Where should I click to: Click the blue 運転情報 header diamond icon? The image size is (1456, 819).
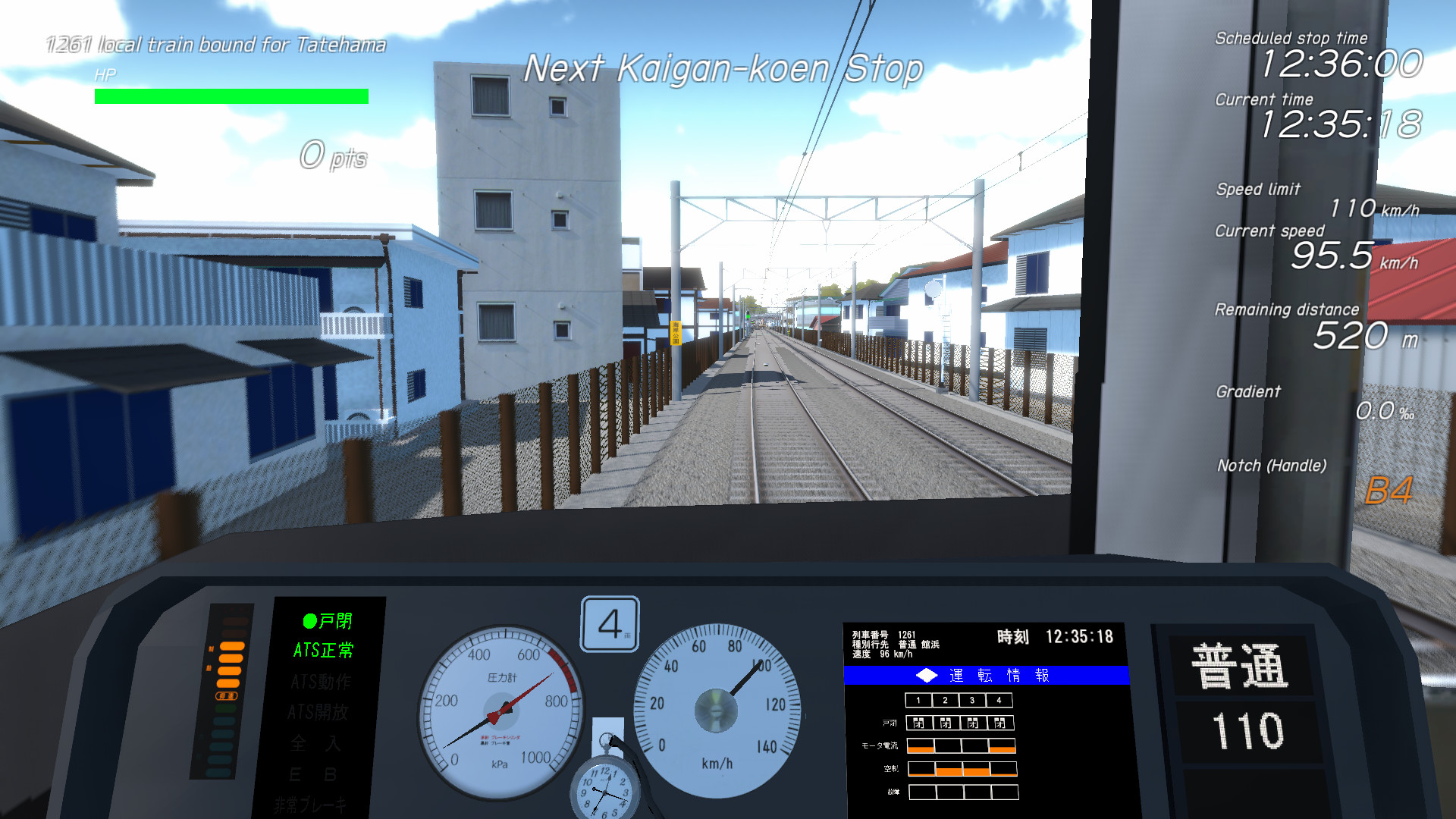pyautogui.click(x=927, y=674)
